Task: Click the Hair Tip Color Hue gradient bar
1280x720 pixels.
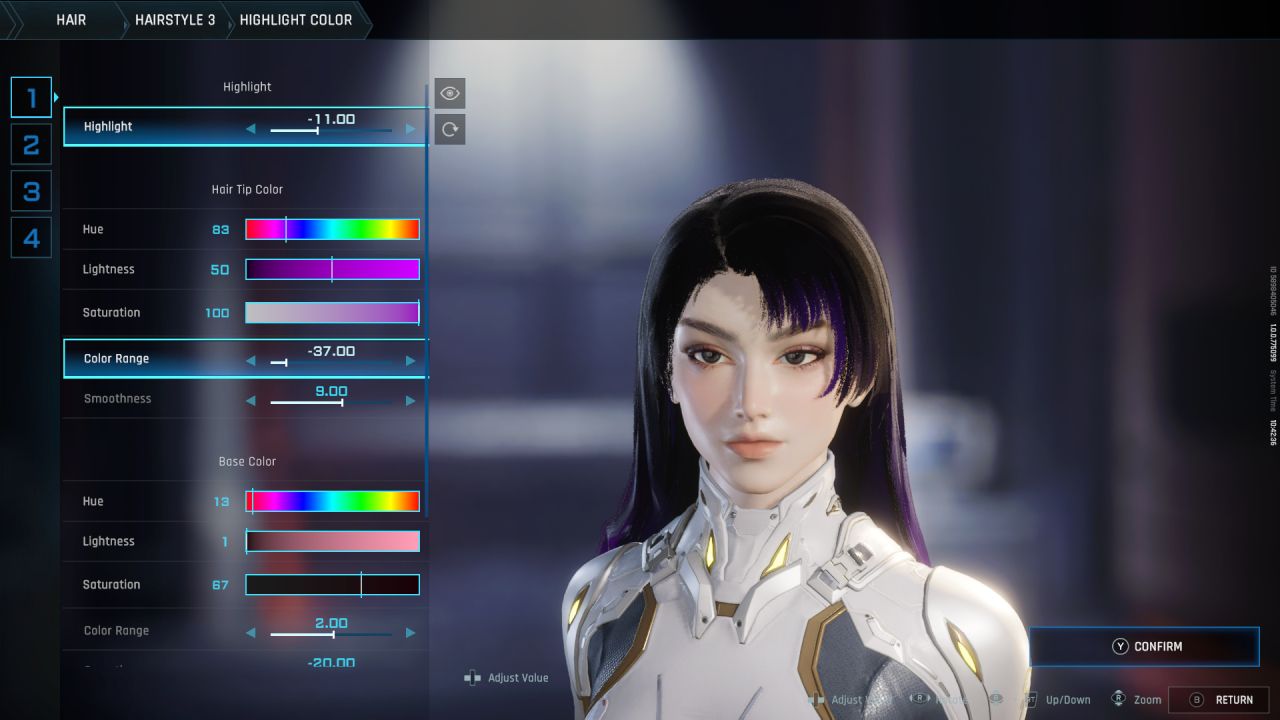Action: (332, 228)
